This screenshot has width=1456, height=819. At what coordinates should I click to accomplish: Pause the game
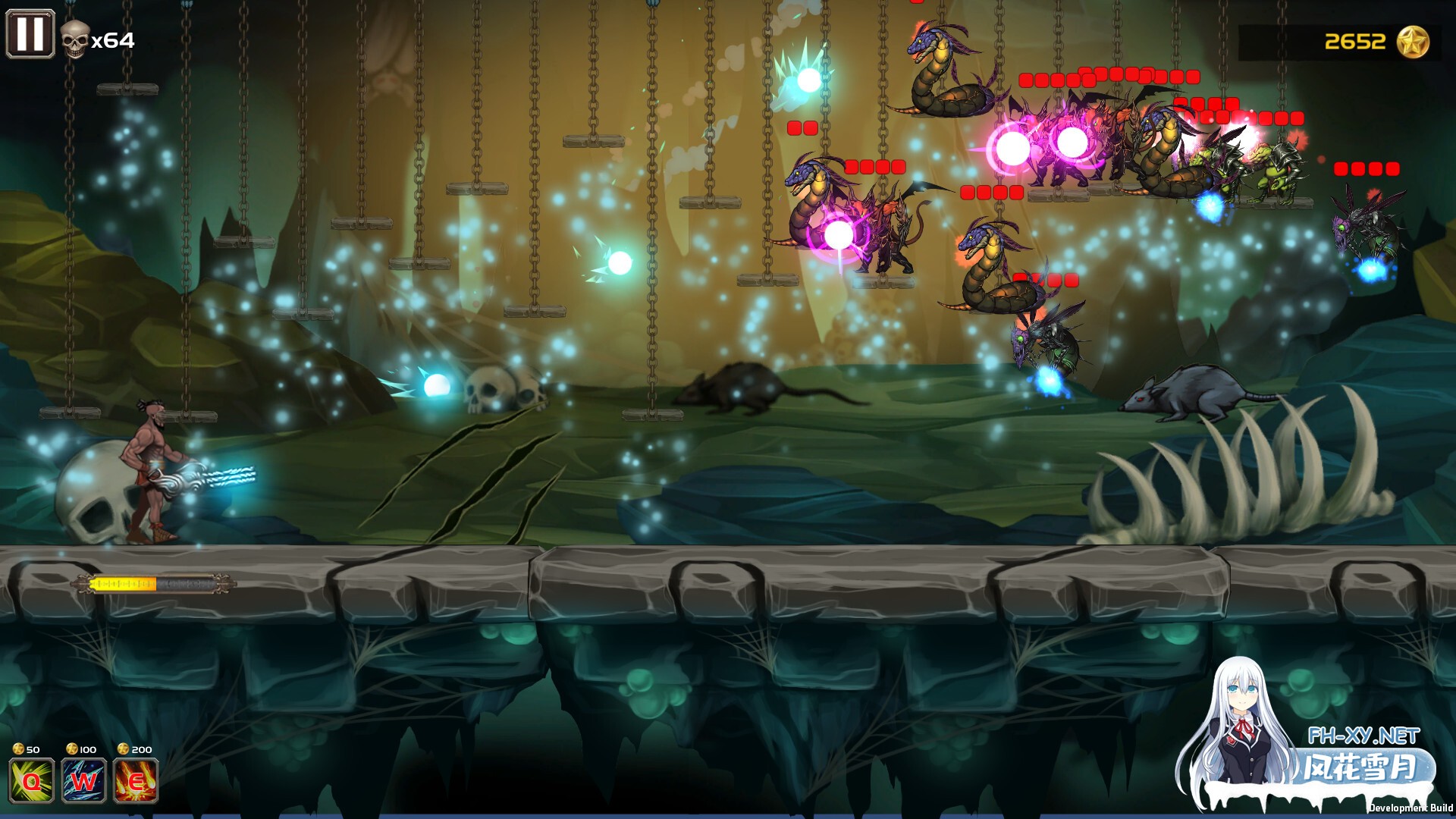point(30,34)
